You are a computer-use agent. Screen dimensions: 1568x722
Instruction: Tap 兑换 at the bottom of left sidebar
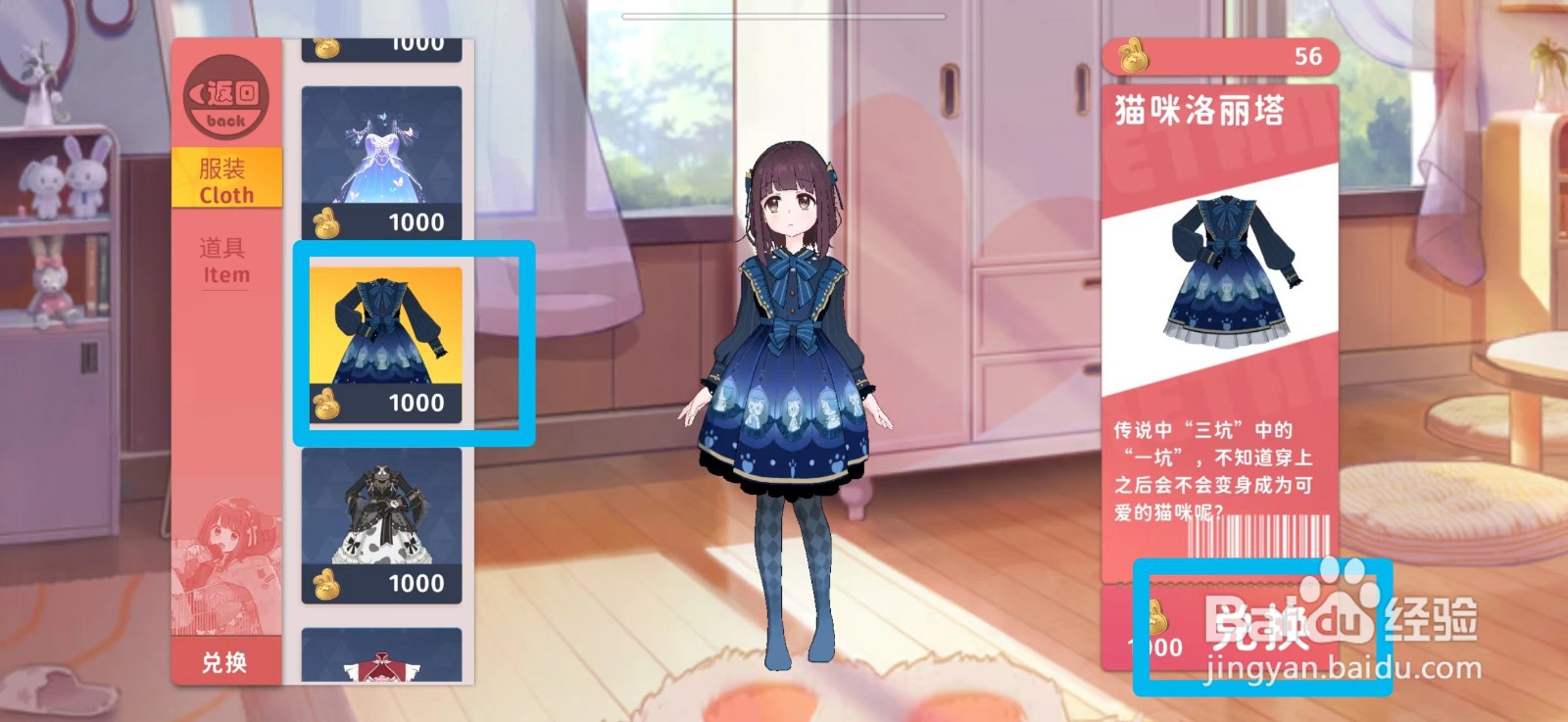224,661
